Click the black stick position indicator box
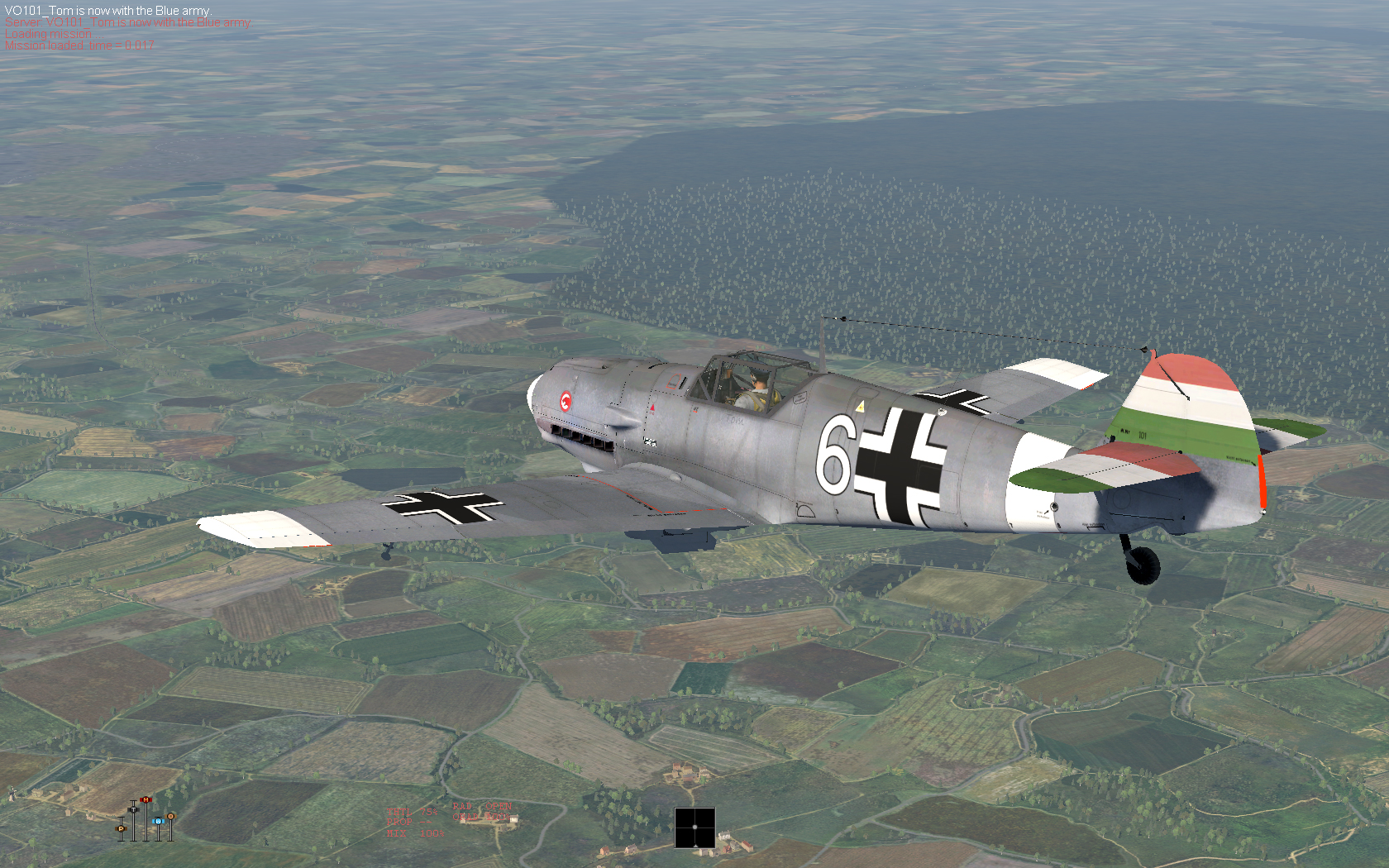Viewport: 1389px width, 868px height. [694, 827]
